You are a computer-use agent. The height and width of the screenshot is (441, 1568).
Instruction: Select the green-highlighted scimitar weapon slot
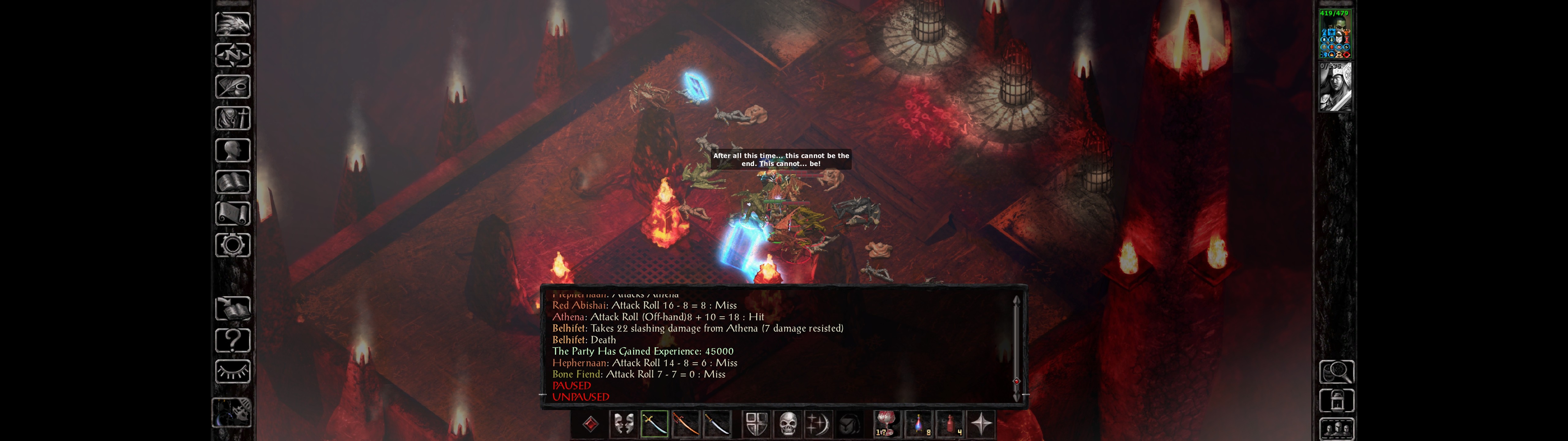654,424
